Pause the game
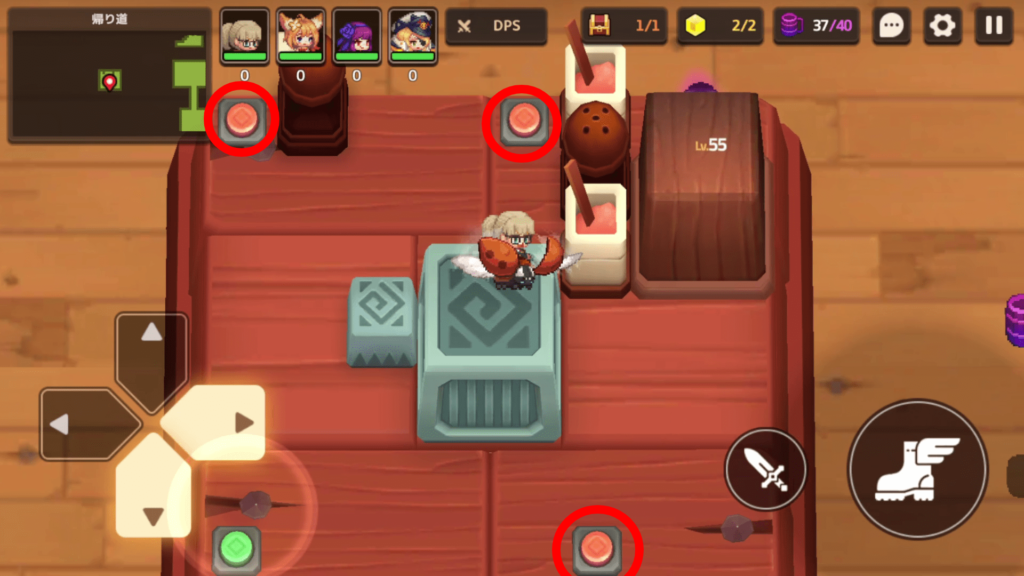Image resolution: width=1024 pixels, height=576 pixels. click(993, 26)
